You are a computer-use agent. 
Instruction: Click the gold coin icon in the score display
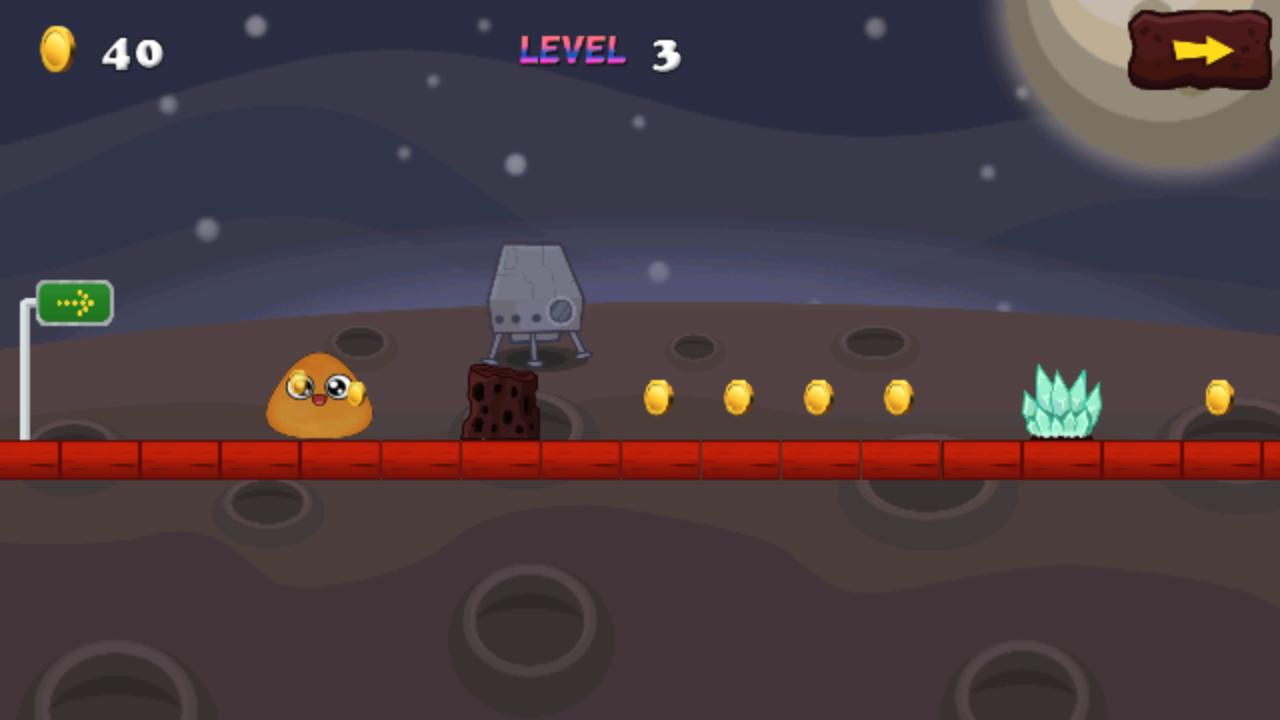[x=57, y=49]
